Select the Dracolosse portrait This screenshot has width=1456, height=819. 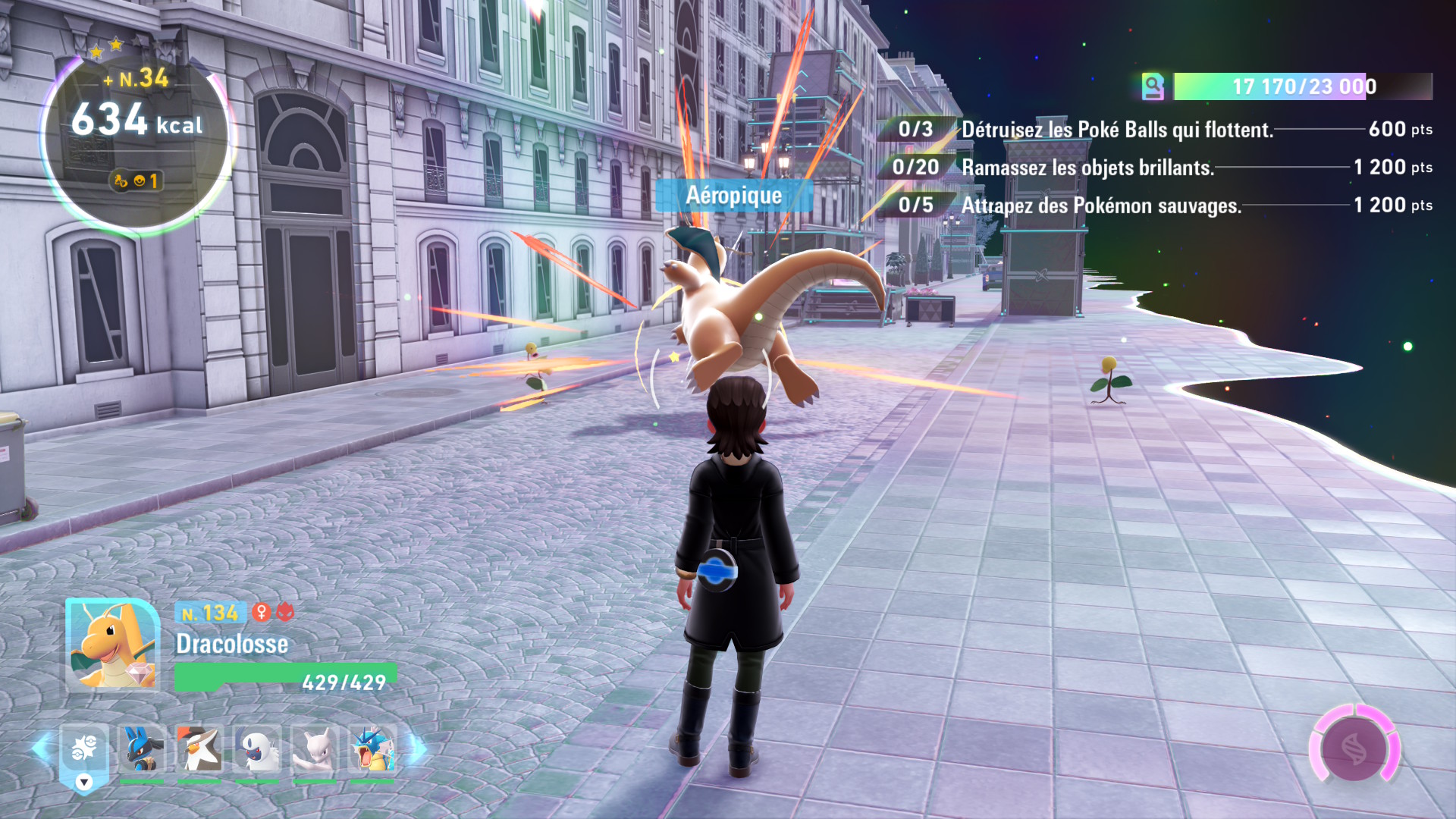click(x=112, y=644)
